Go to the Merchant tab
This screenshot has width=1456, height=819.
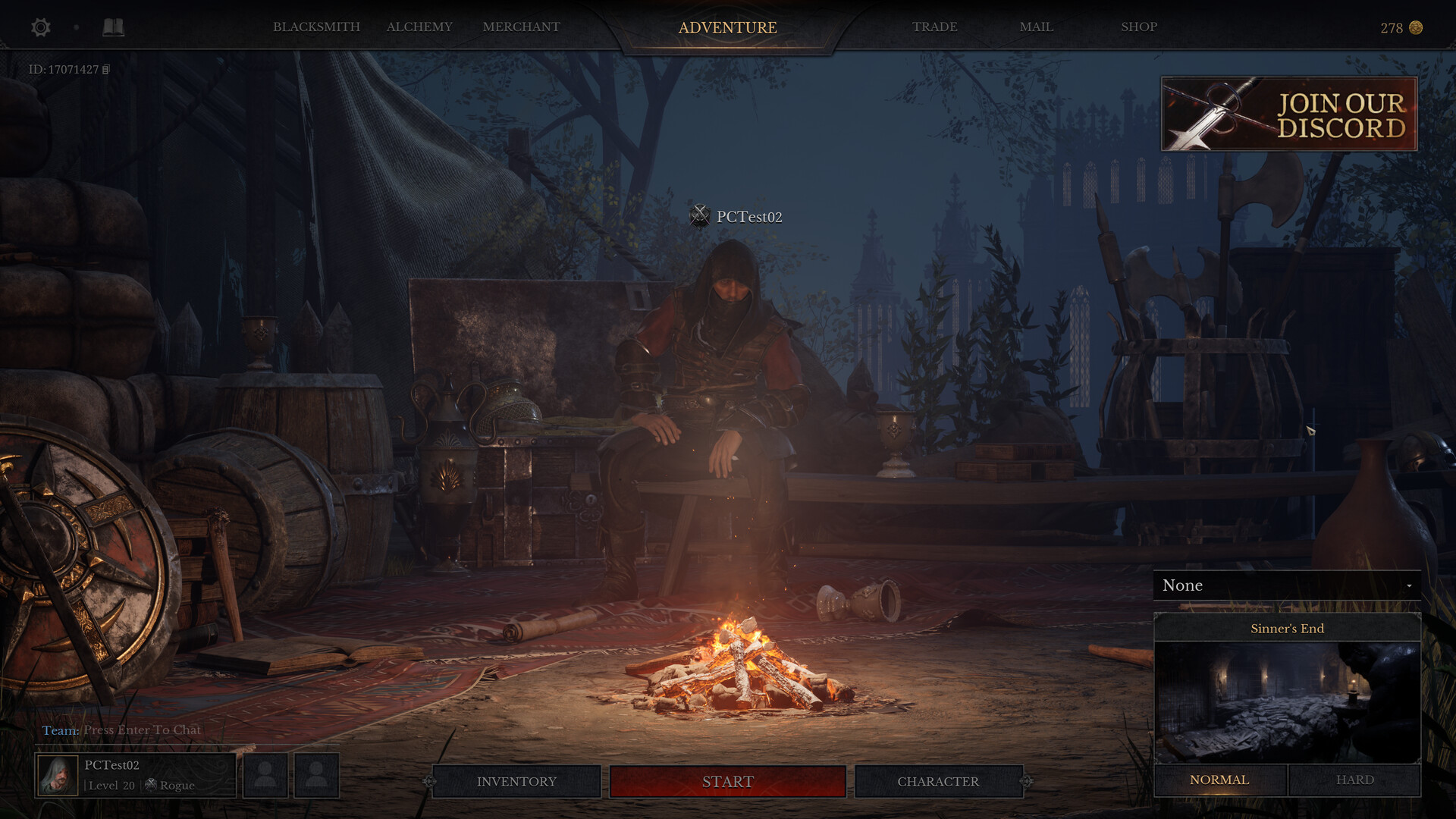coord(521,27)
